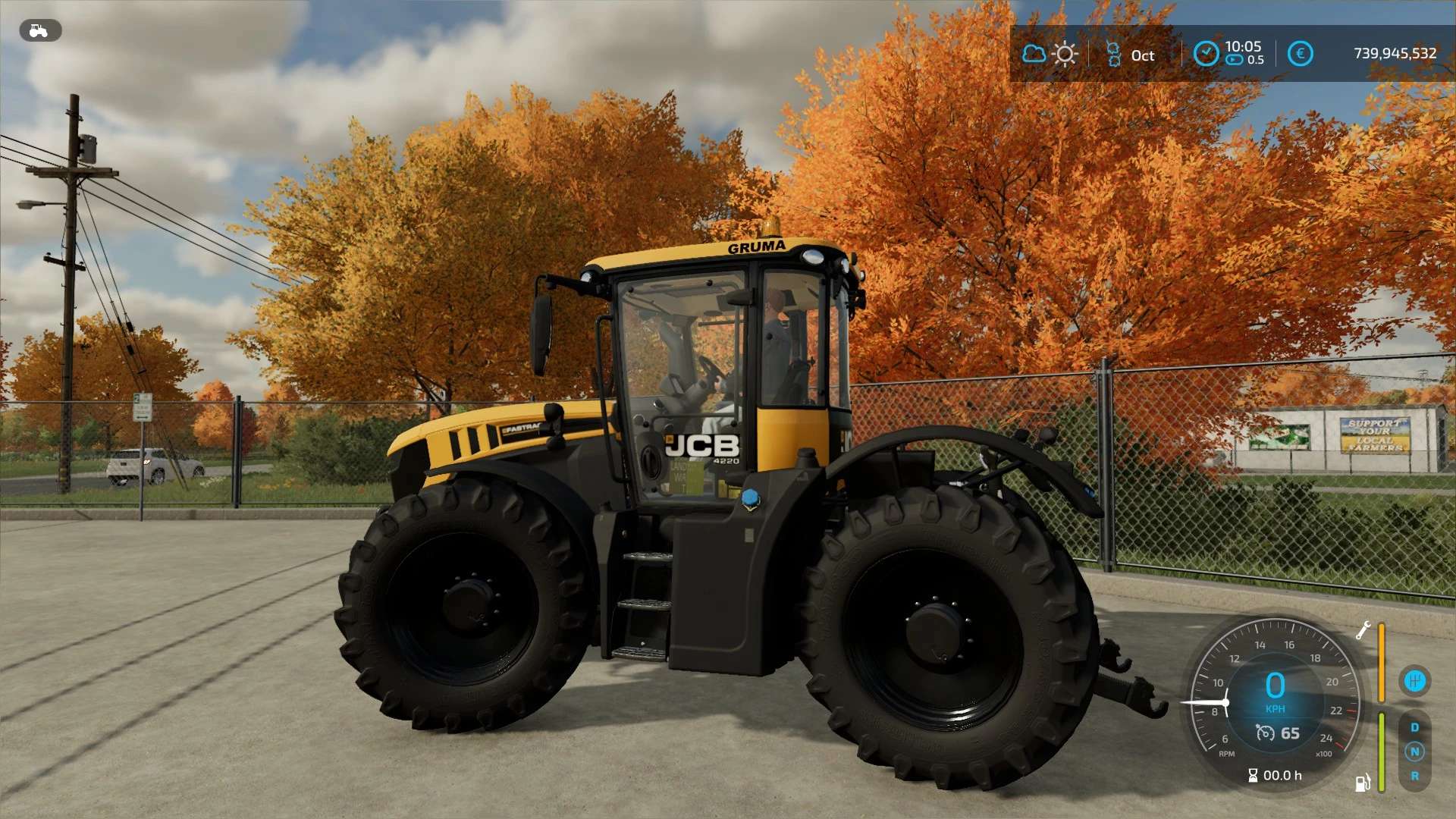Click the fuel pump icon

coord(1363,783)
